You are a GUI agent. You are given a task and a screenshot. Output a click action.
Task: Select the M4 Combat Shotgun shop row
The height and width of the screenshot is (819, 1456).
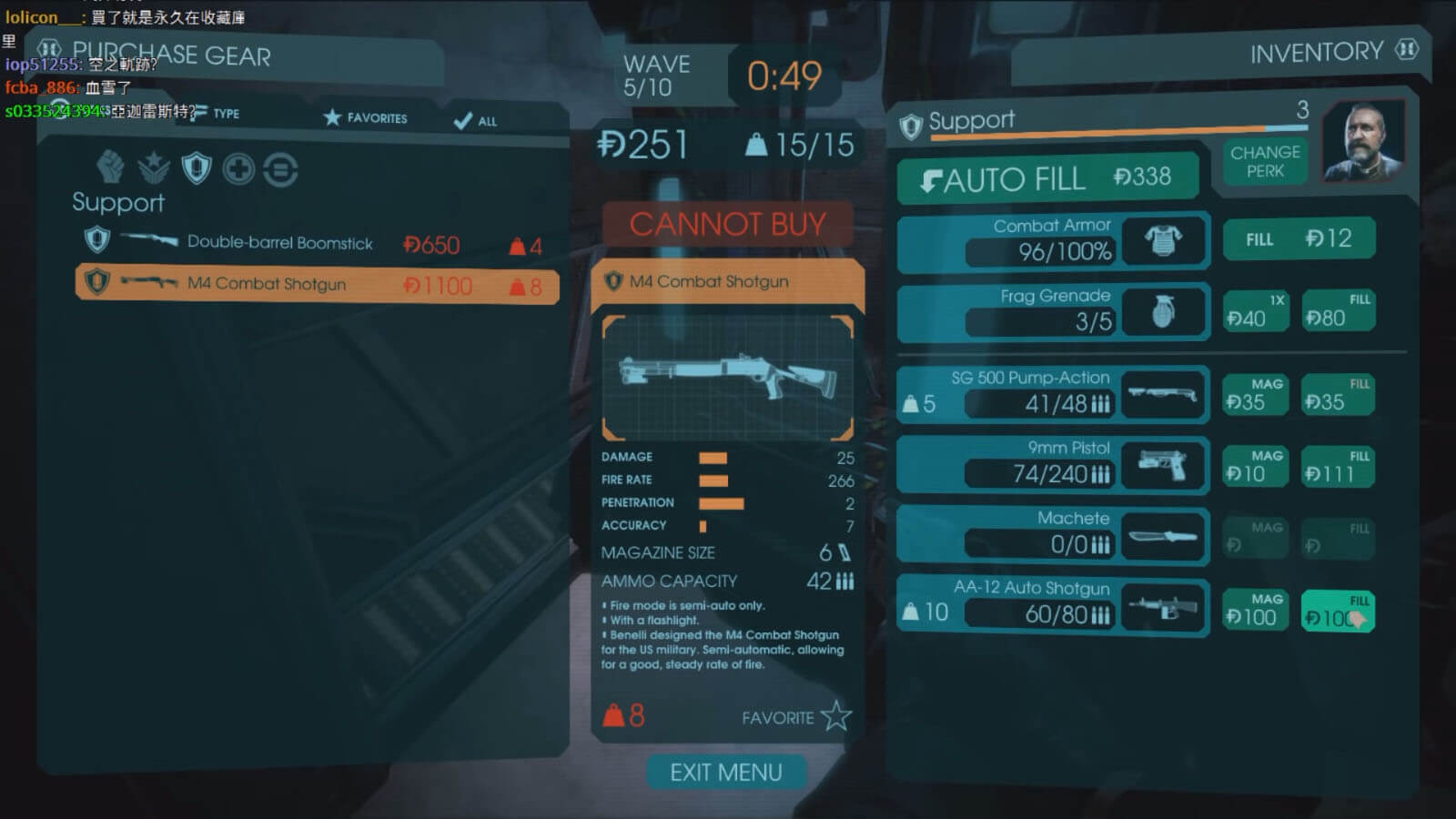tap(317, 284)
